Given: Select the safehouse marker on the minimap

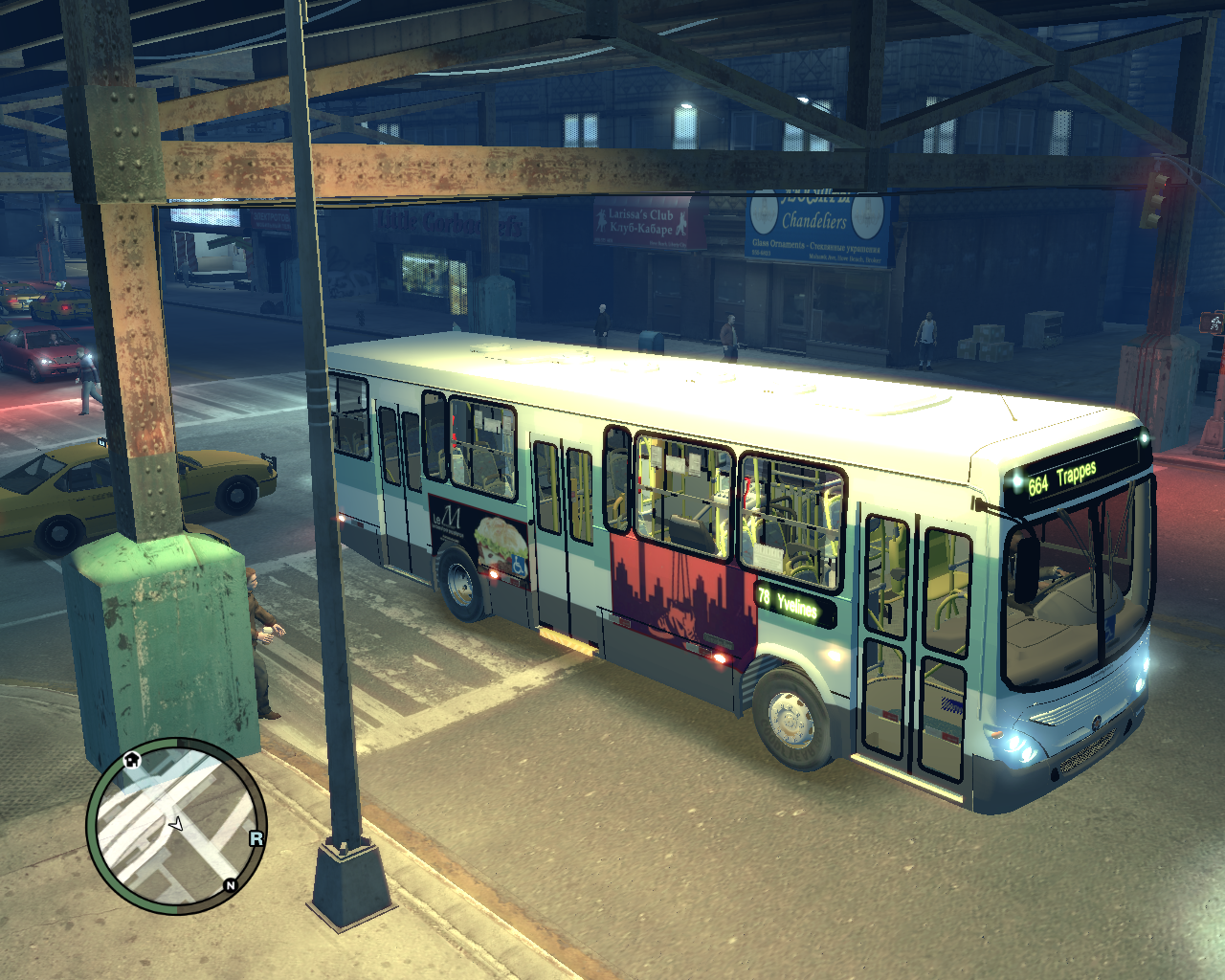Looking at the screenshot, I should (x=132, y=760).
